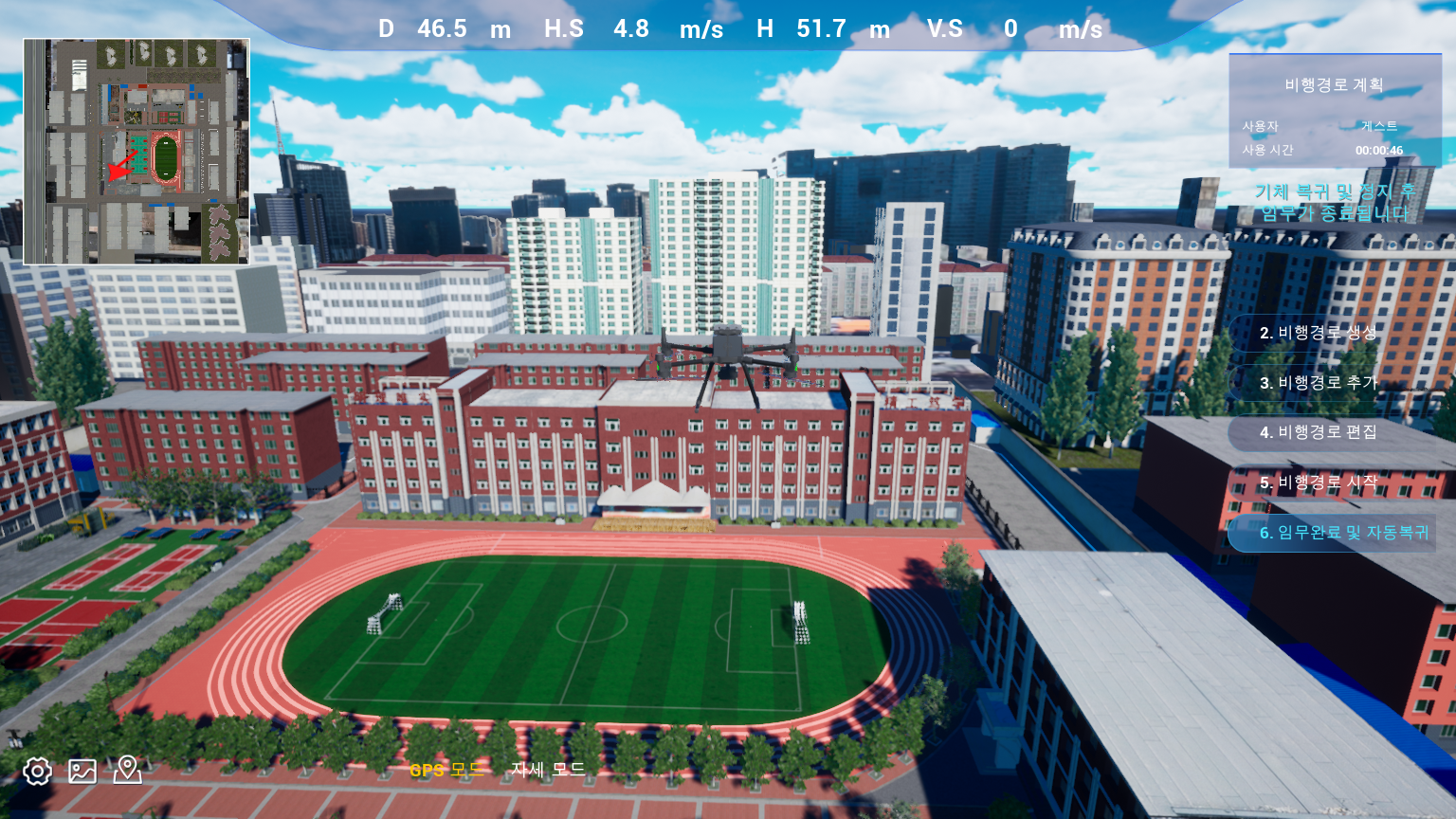Switch to 자세 모드 flight mode

pos(548,770)
